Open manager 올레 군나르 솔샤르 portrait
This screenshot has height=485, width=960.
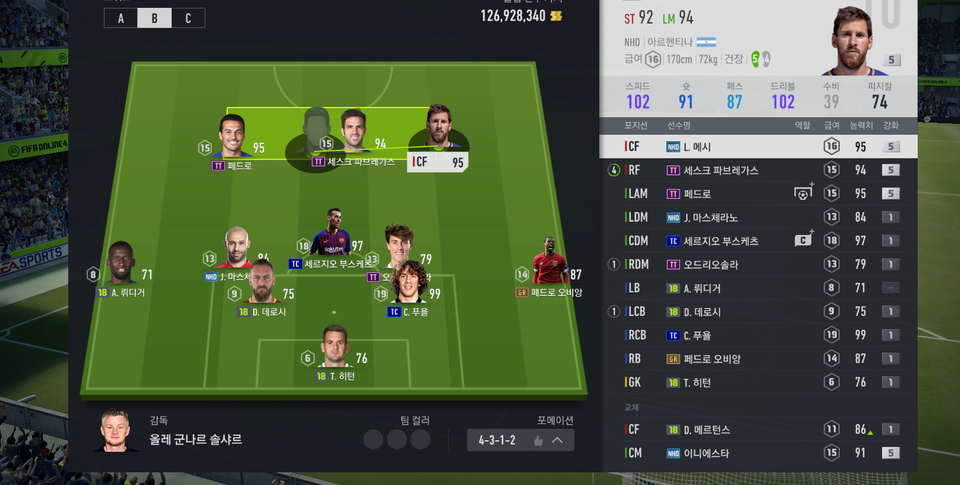(119, 432)
